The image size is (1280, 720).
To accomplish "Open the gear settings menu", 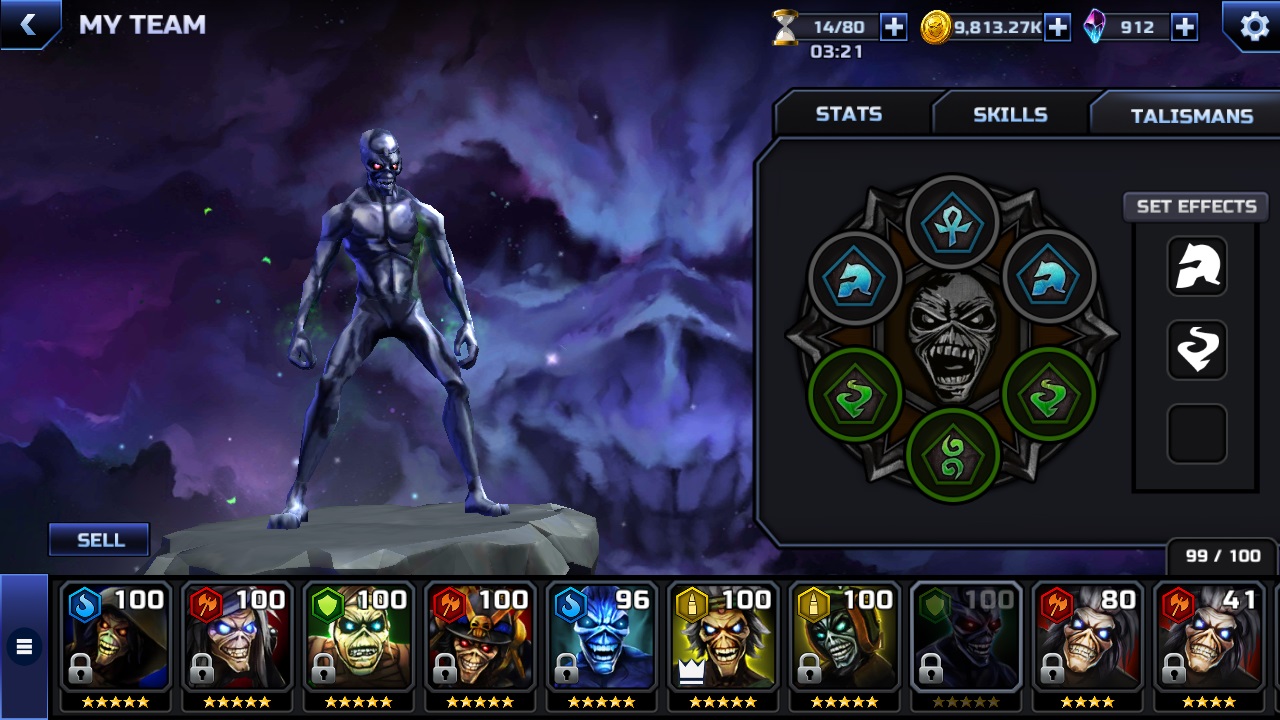I will click(x=1254, y=26).
